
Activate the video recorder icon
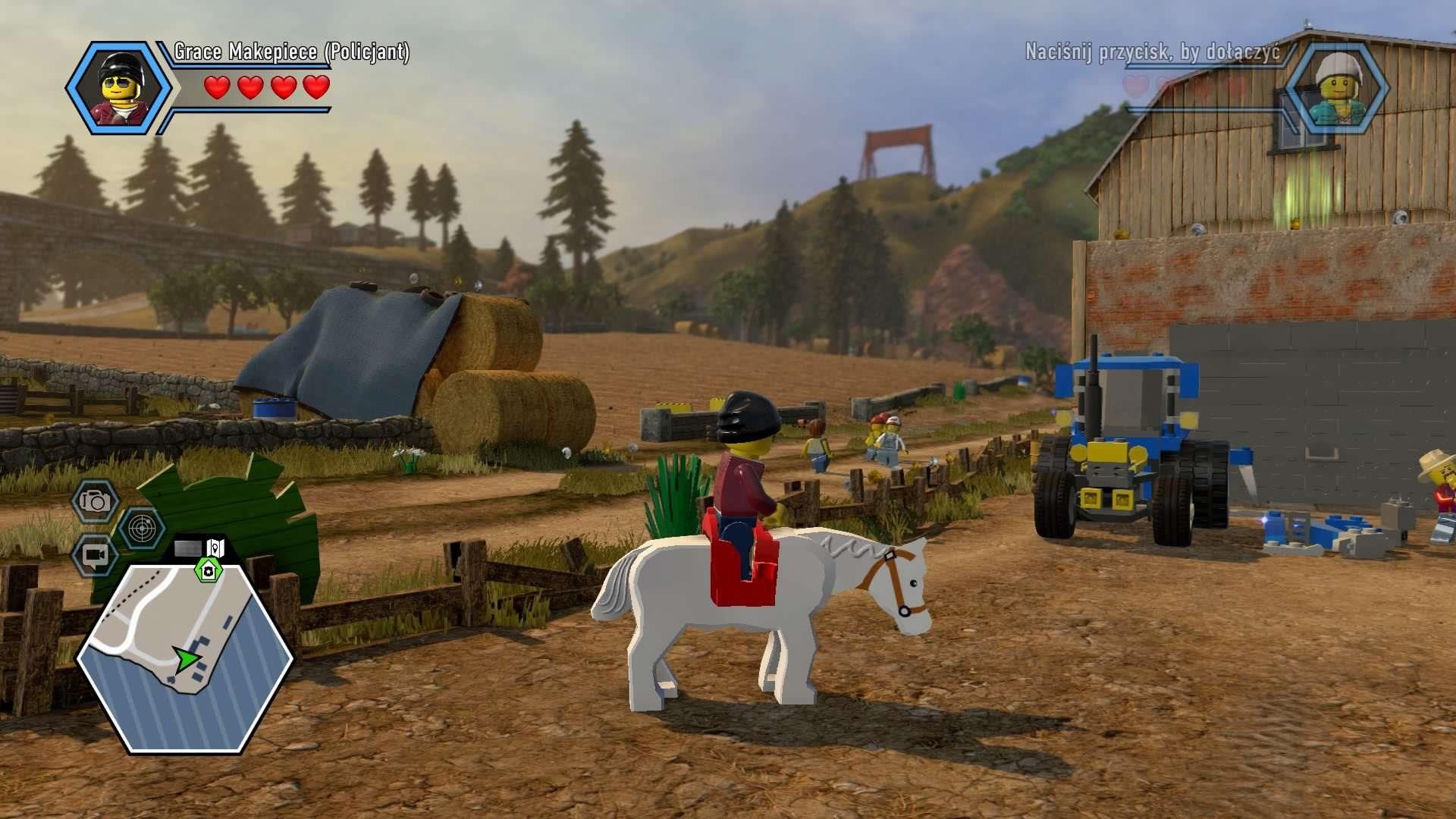click(x=95, y=556)
